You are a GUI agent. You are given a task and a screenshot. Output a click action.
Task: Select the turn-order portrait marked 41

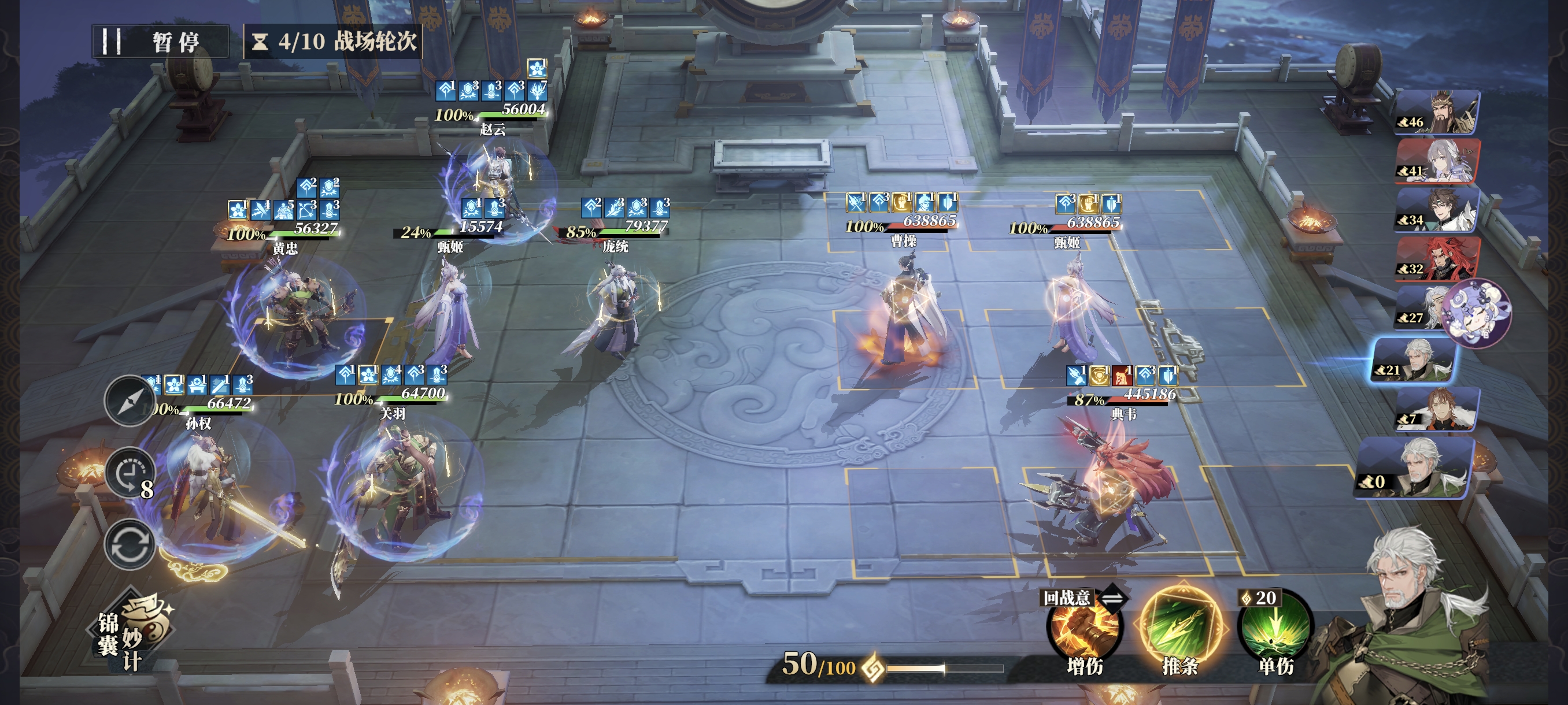[x=1437, y=161]
